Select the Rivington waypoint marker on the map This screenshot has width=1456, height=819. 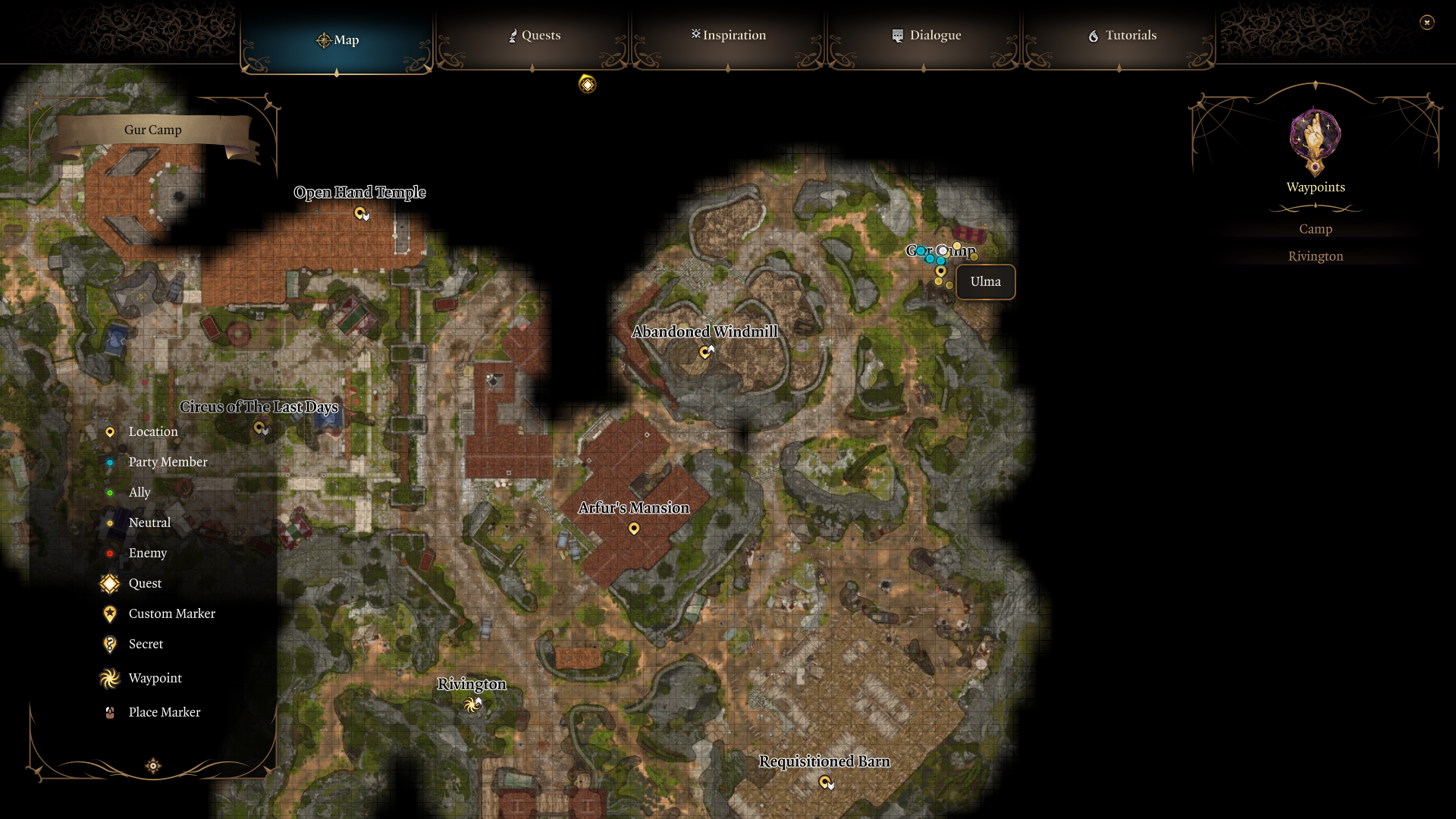(472, 704)
